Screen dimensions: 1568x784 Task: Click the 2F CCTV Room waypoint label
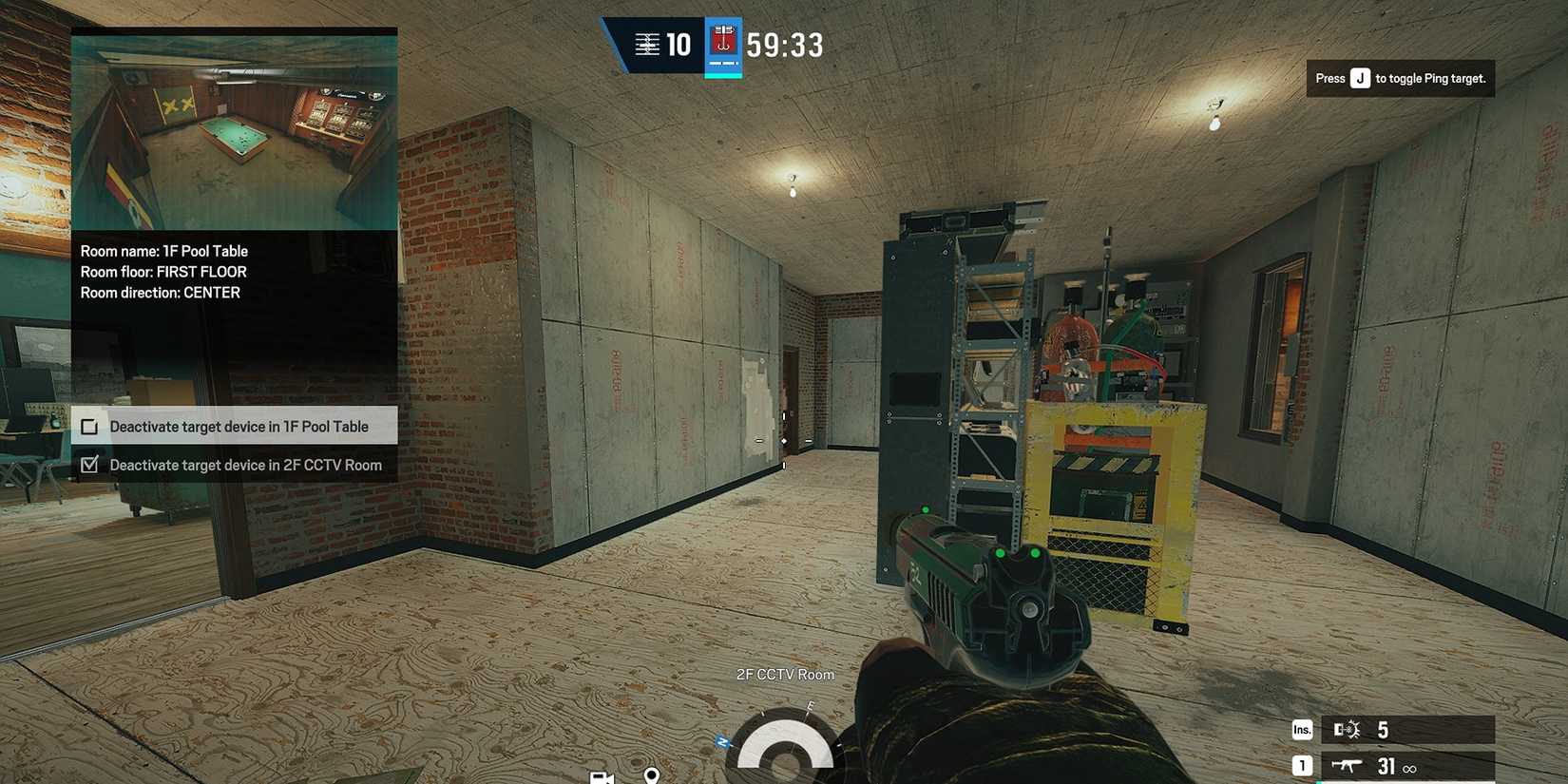click(x=785, y=674)
